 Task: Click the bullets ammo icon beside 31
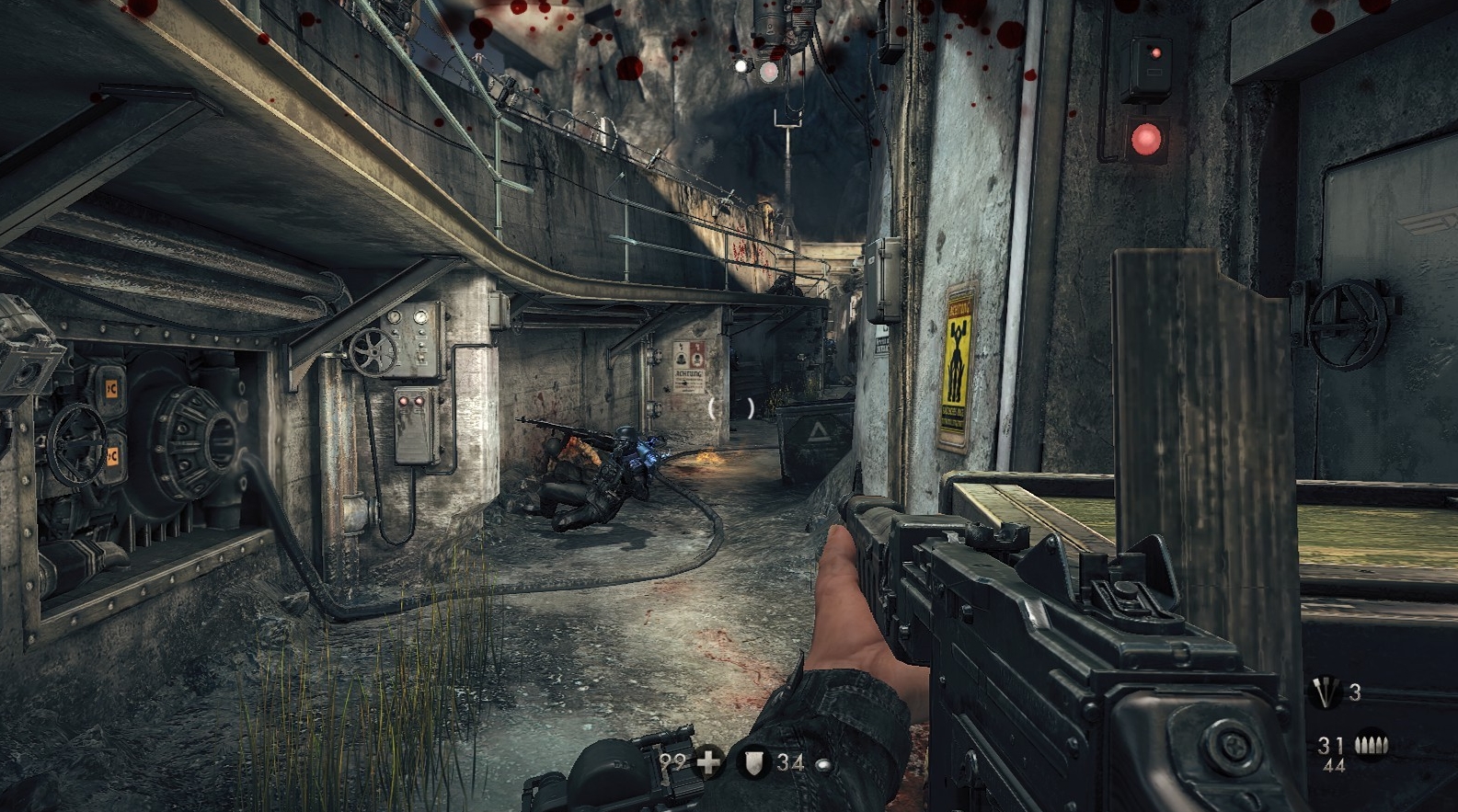pos(1372,745)
